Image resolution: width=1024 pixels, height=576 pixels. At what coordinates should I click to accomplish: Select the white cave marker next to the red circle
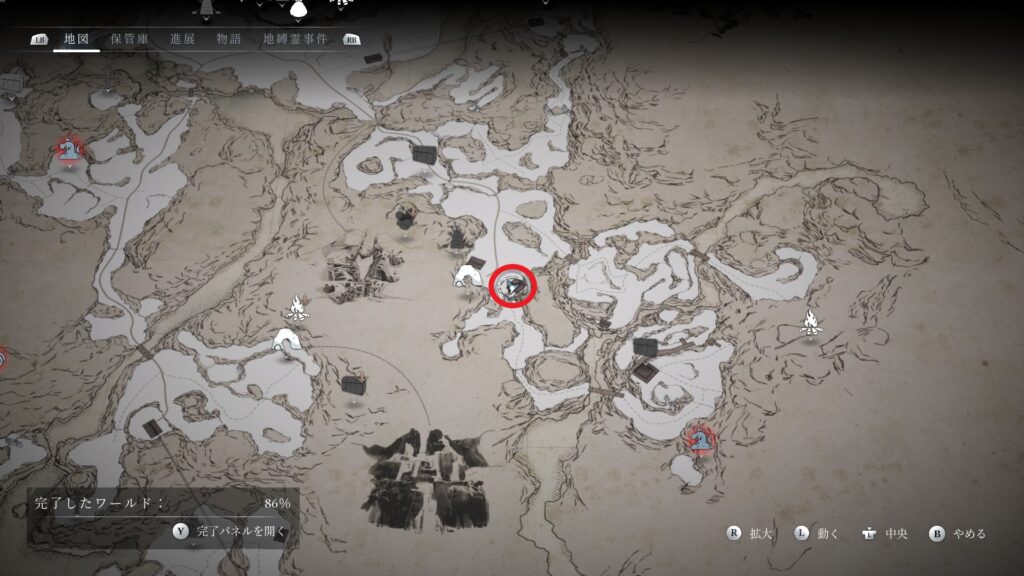coord(468,275)
